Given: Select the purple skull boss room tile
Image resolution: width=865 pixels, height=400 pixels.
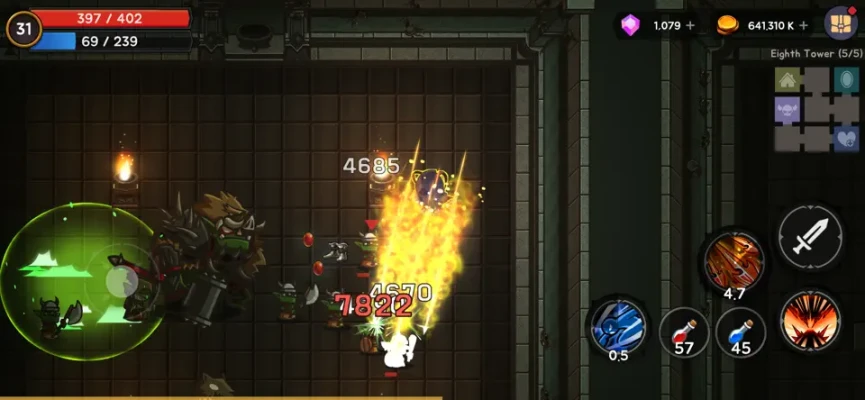Looking at the screenshot, I should pos(788,108).
